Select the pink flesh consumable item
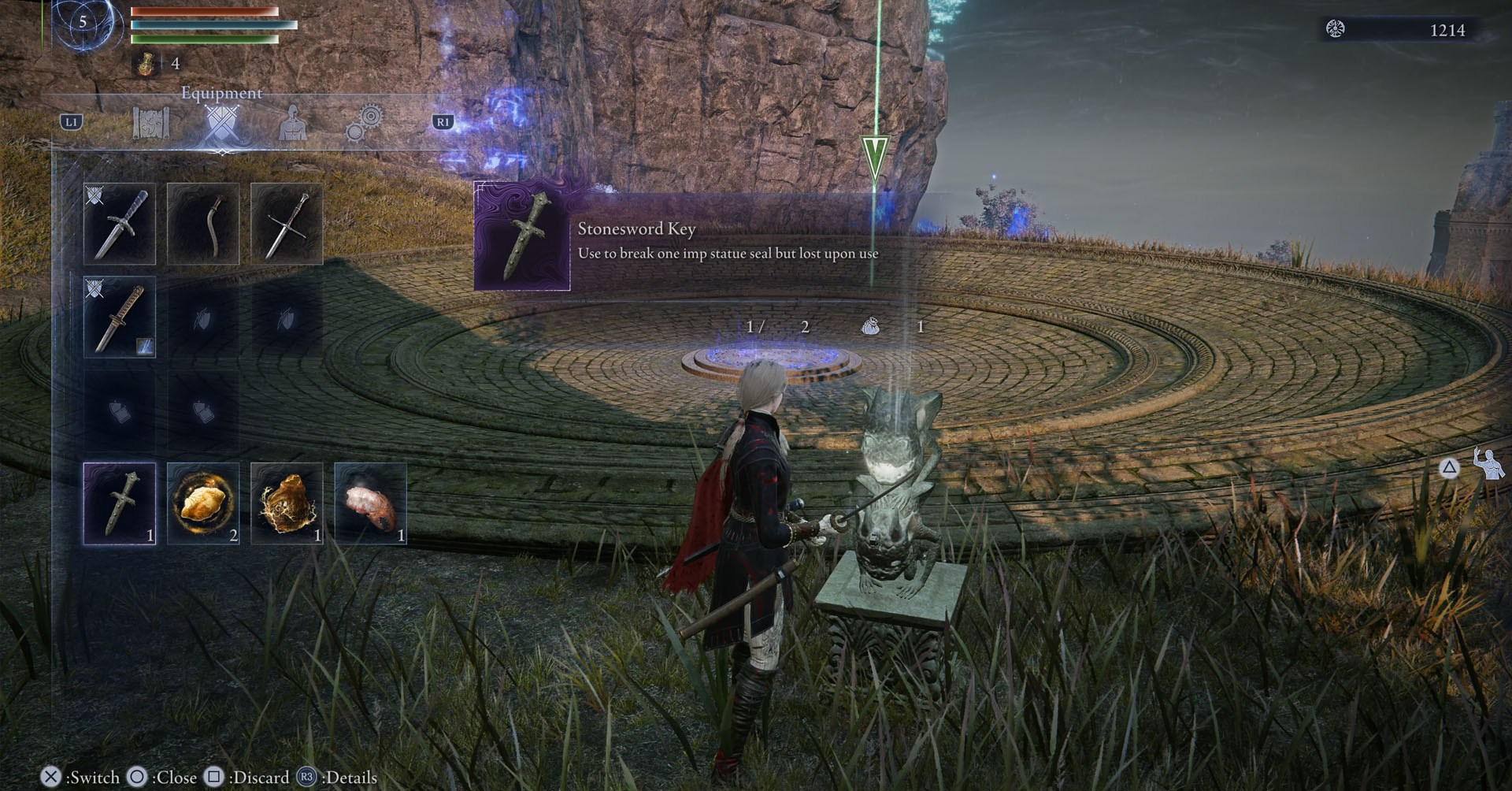The width and height of the screenshot is (1512, 791). tap(369, 503)
